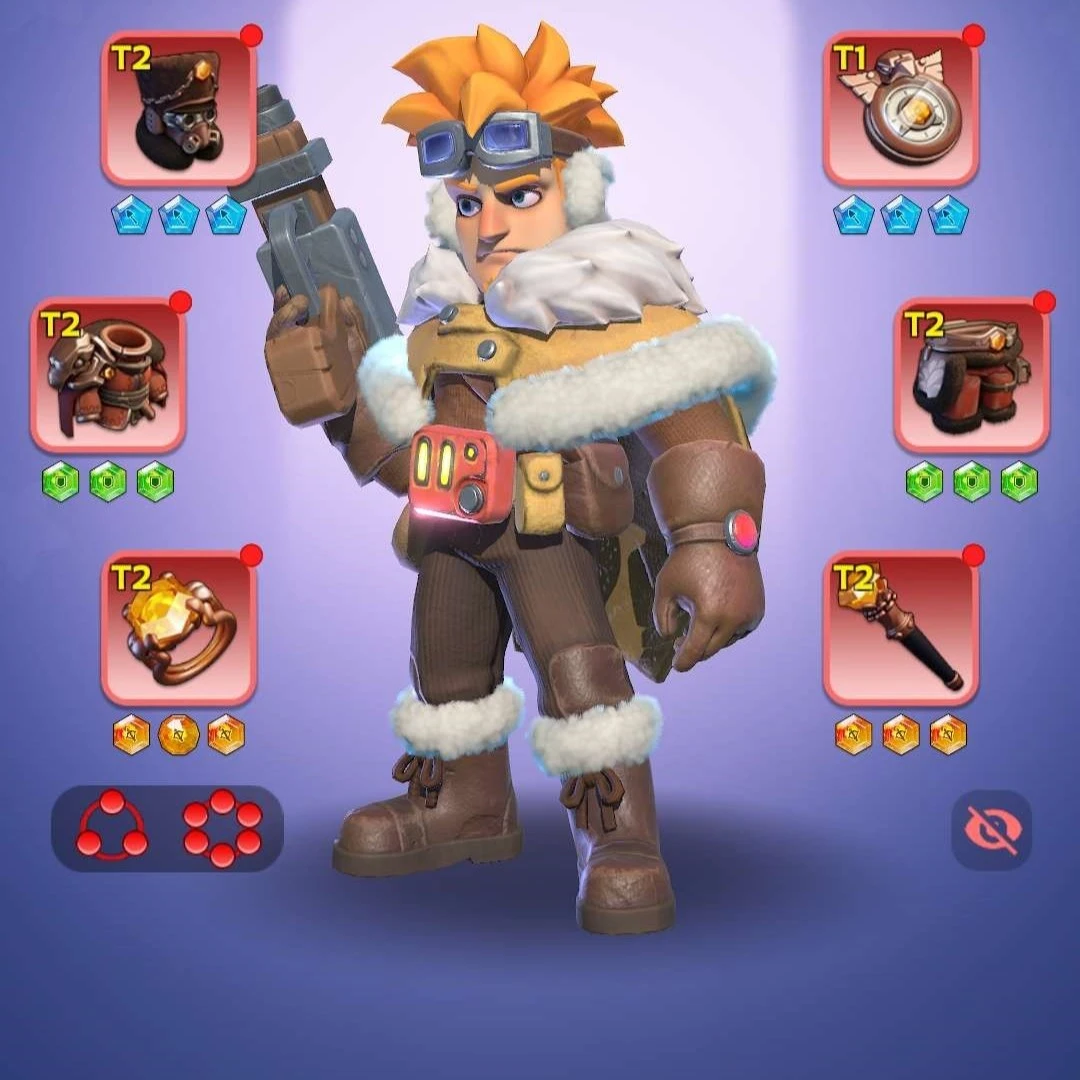1080x1080 pixels.
Task: Choose the T2 gem-tipped baton slot
Action: coord(901,628)
